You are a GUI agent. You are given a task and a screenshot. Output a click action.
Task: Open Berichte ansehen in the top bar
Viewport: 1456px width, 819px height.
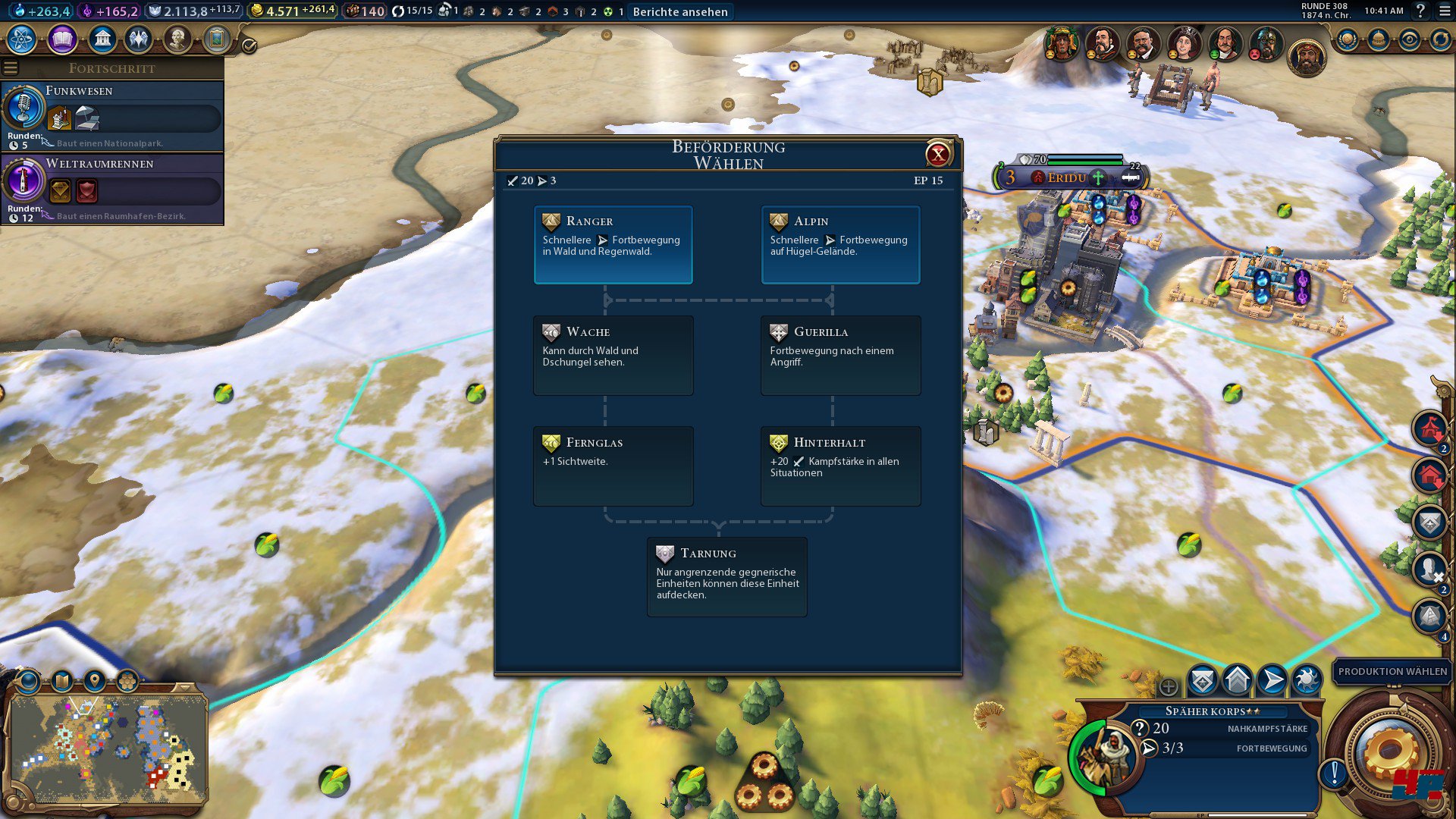coord(680,11)
